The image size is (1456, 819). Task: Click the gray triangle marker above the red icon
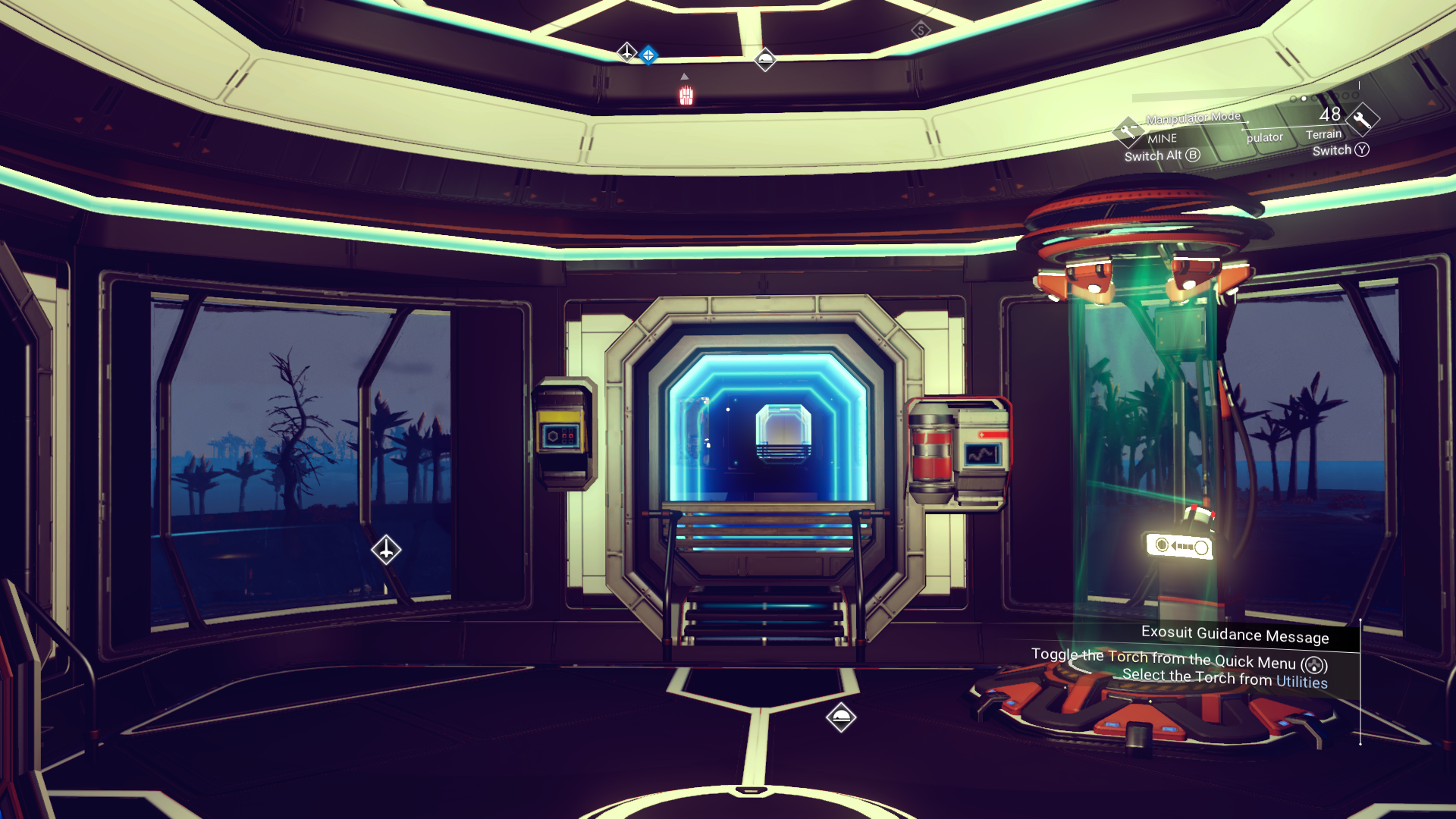(684, 77)
